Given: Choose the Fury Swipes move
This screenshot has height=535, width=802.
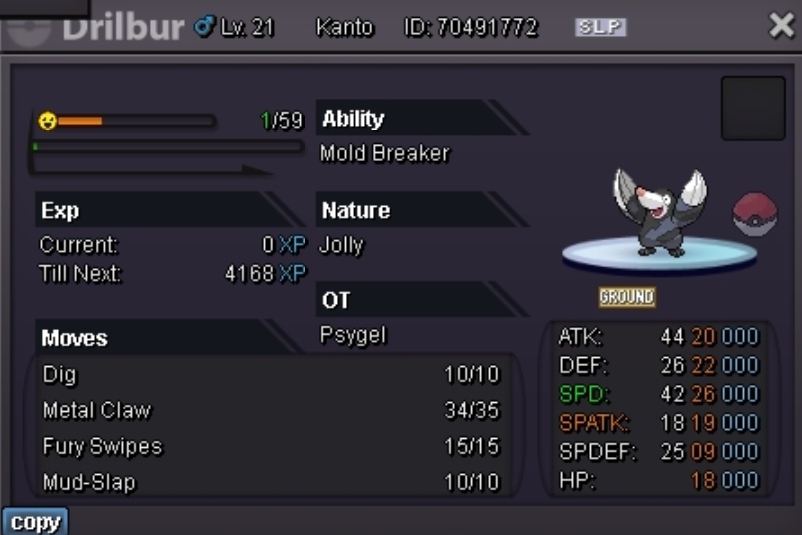Looking at the screenshot, I should point(270,446).
